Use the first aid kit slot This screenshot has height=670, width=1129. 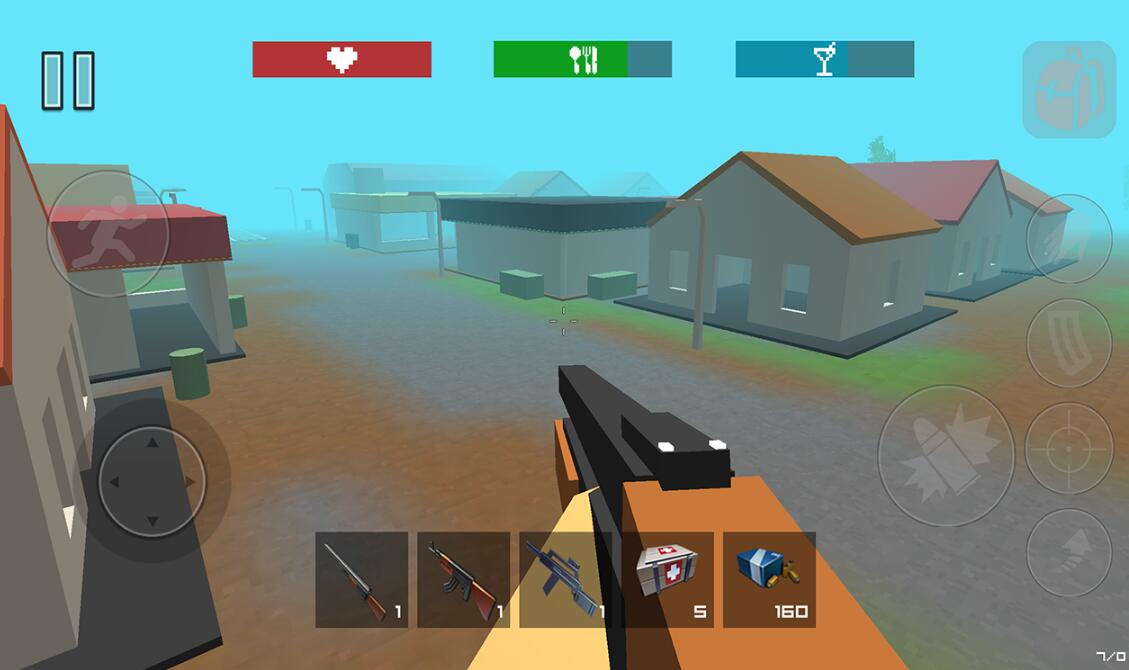(667, 579)
